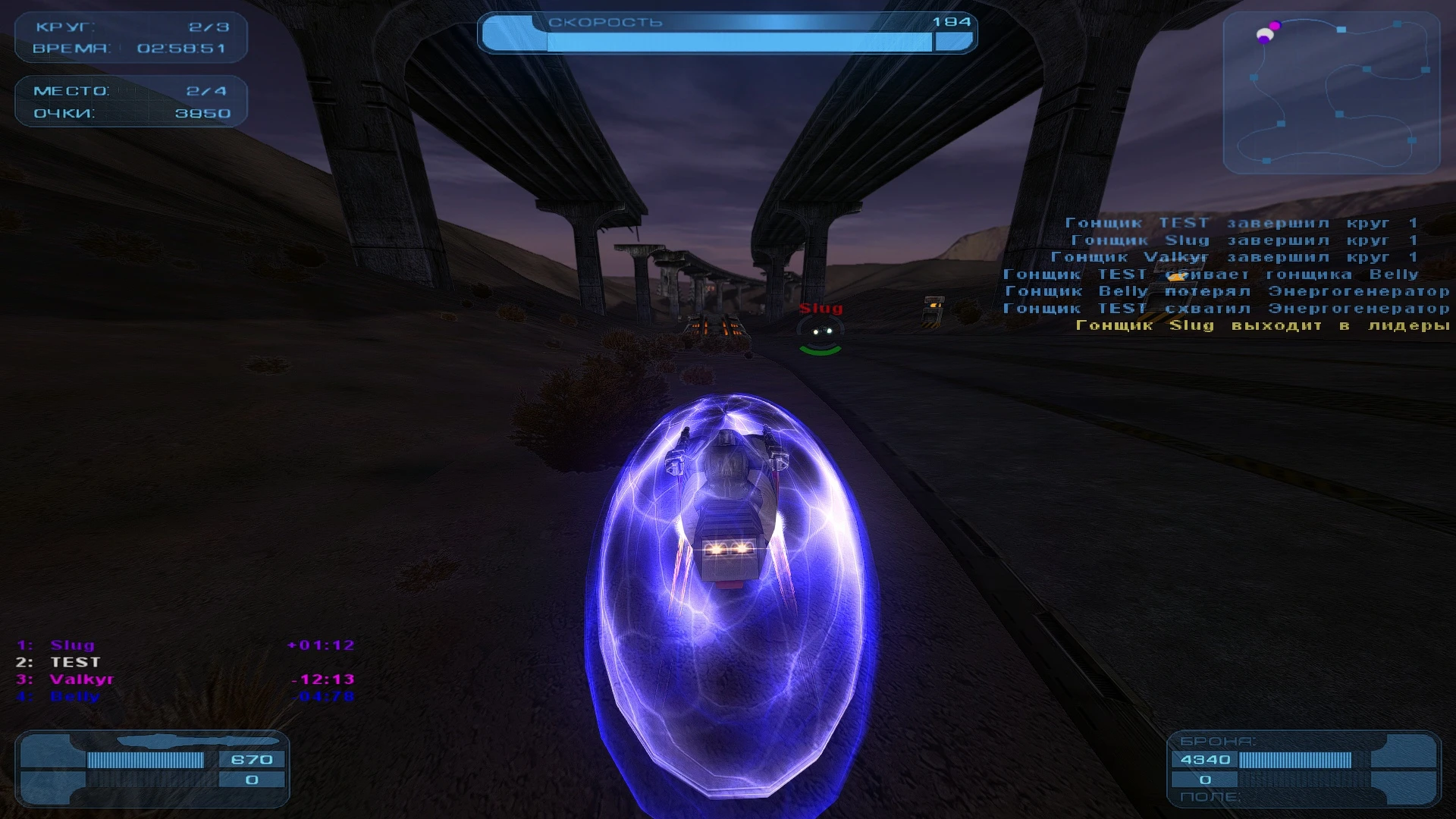Select the player position marker on the minimap
Image resolution: width=1456 pixels, height=819 pixels.
tap(1266, 34)
